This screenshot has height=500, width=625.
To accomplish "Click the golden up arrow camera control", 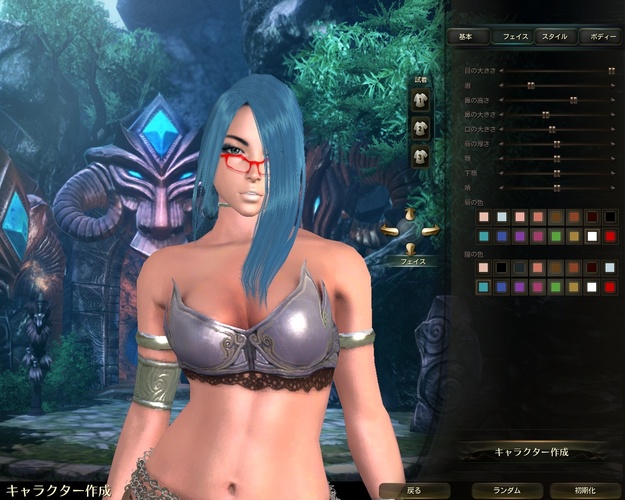I will pyautogui.click(x=410, y=215).
